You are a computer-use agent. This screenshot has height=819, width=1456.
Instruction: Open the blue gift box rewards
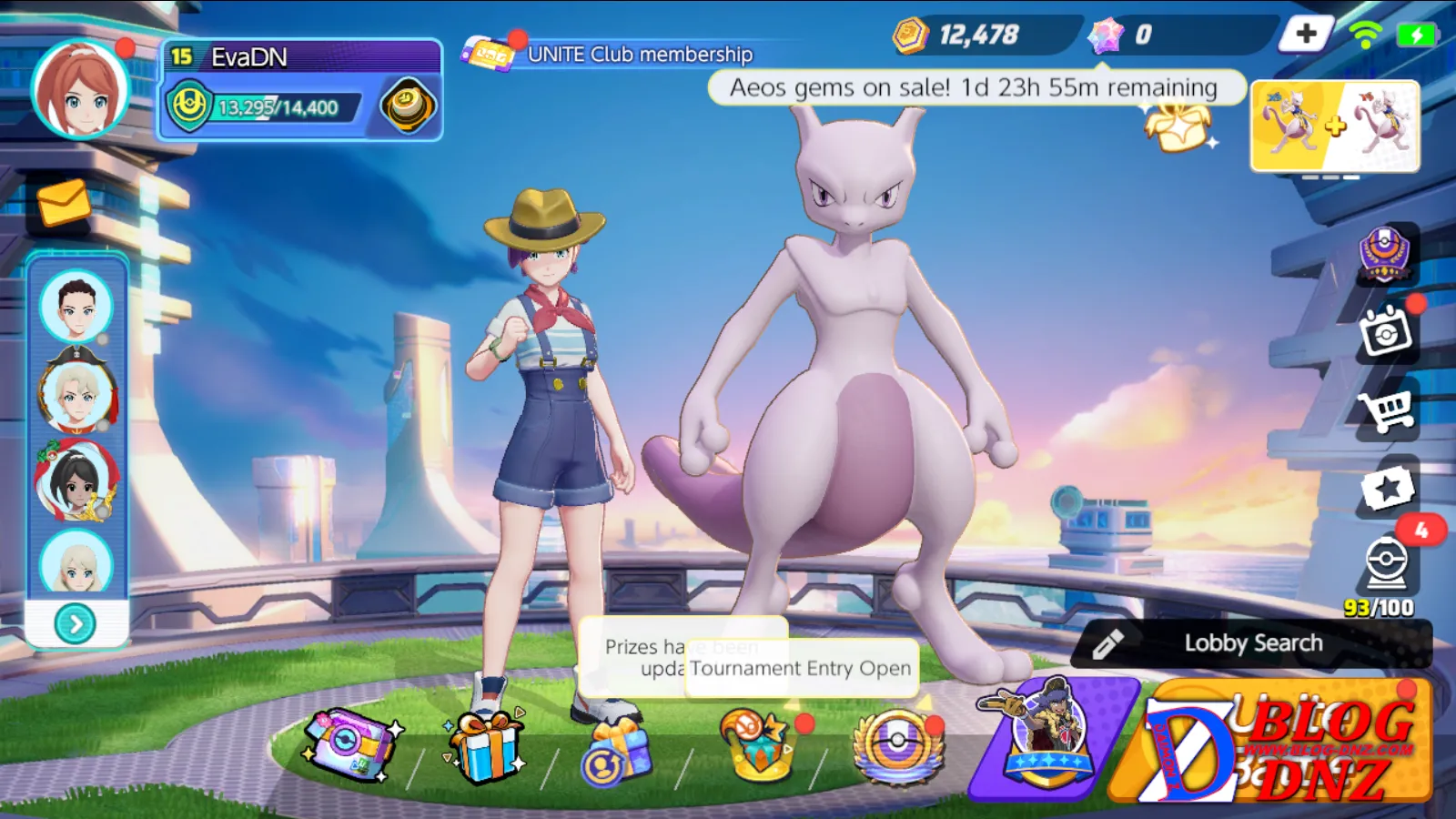pyautogui.click(x=486, y=746)
